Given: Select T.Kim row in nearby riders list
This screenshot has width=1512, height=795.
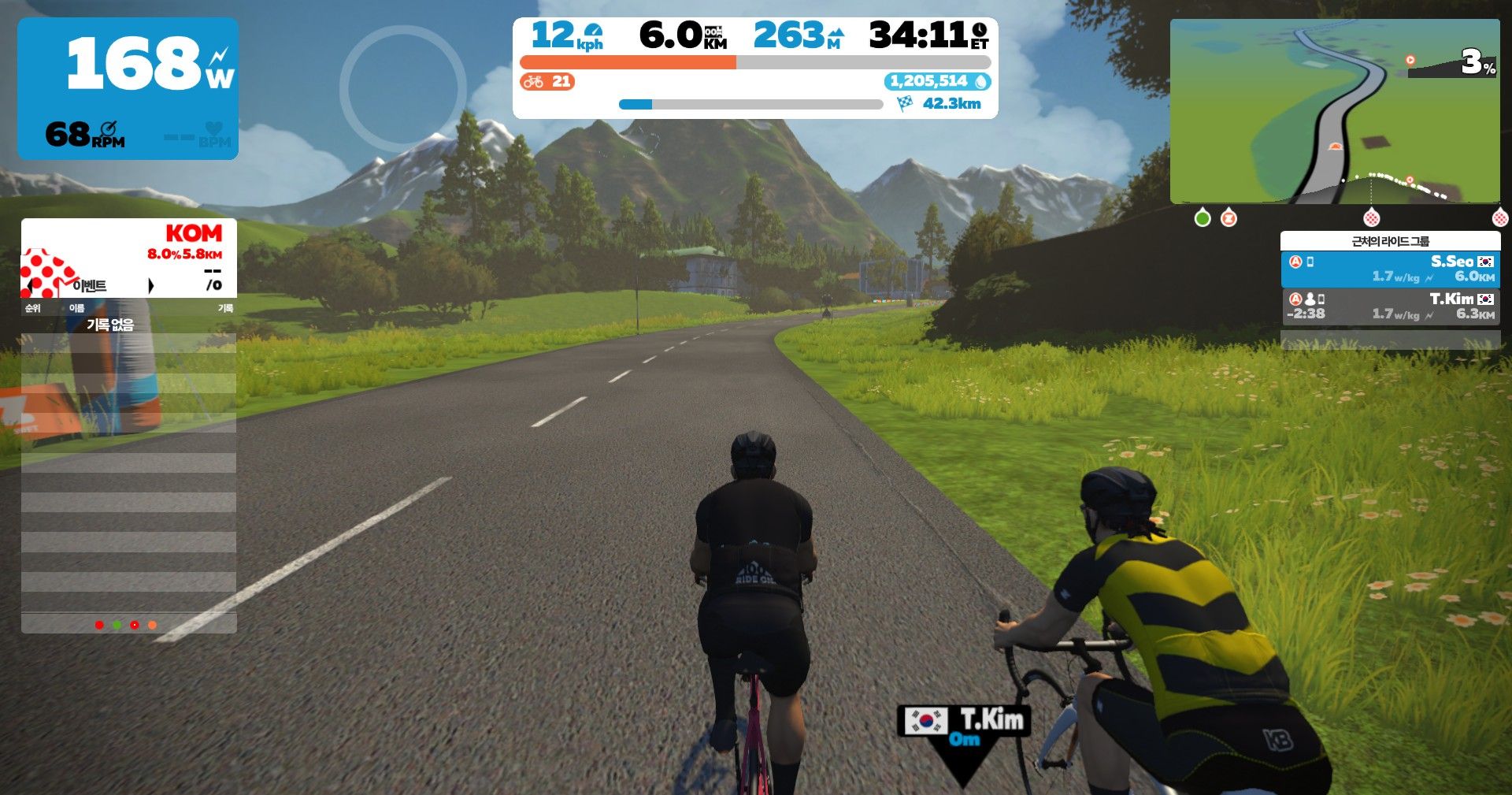Looking at the screenshot, I should [x=1390, y=306].
